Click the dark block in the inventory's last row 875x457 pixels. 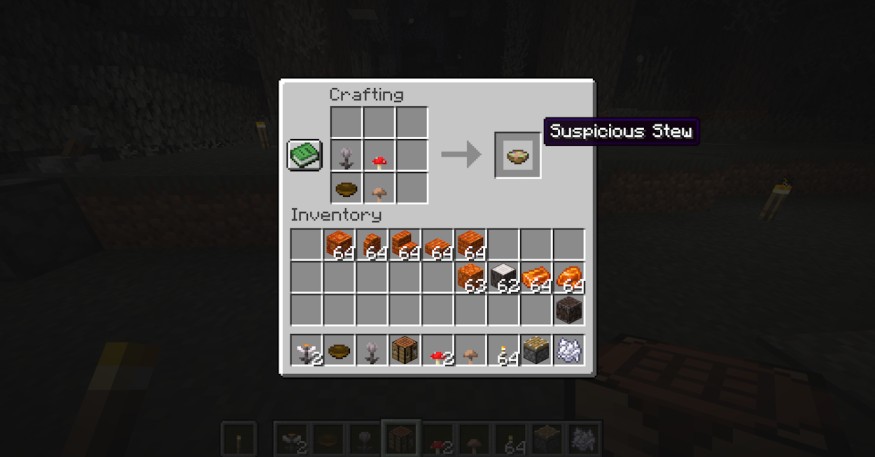568,309
